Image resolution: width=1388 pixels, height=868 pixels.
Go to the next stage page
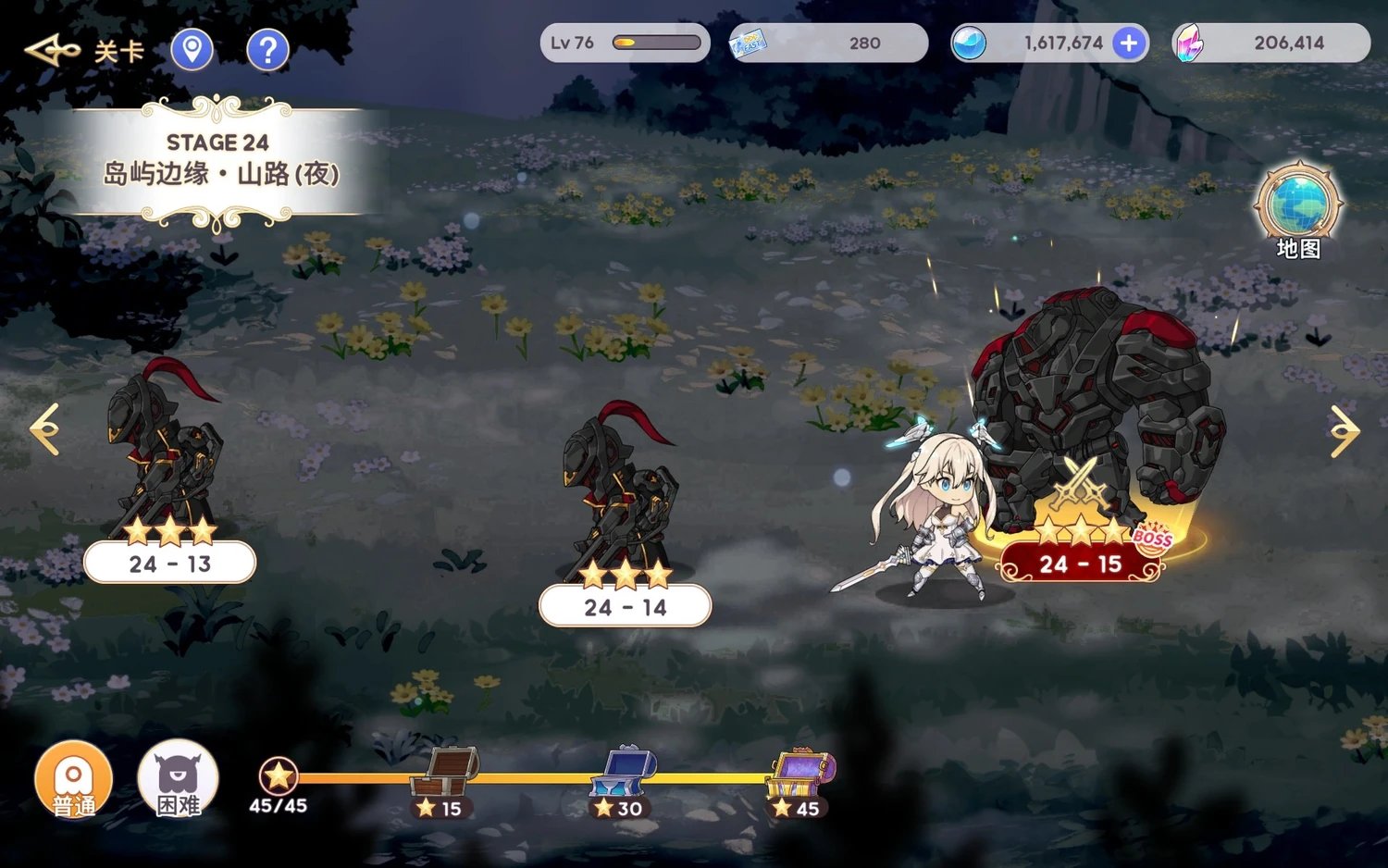pyautogui.click(x=1345, y=431)
